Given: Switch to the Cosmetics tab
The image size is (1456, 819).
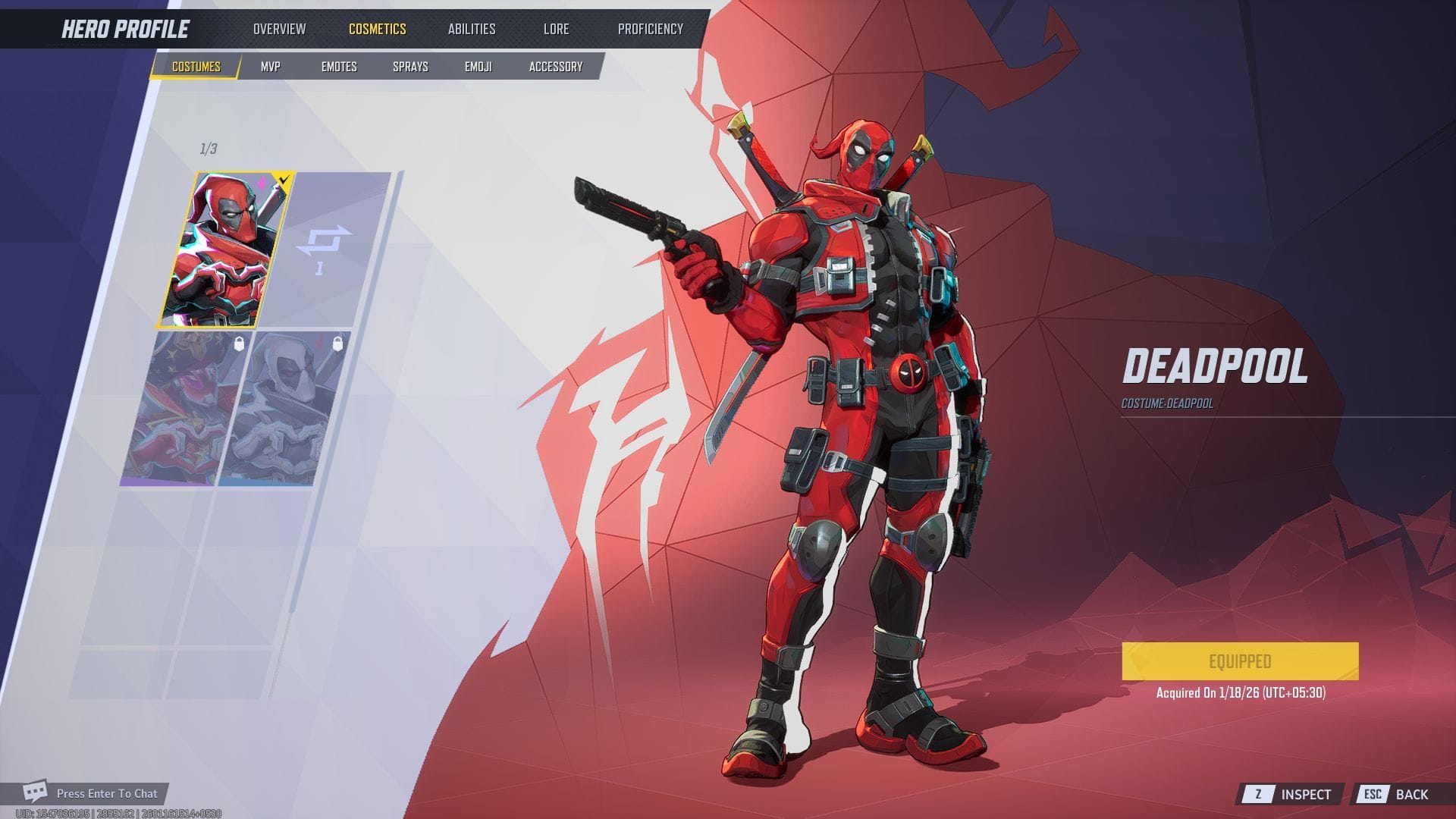Looking at the screenshot, I should click(377, 29).
